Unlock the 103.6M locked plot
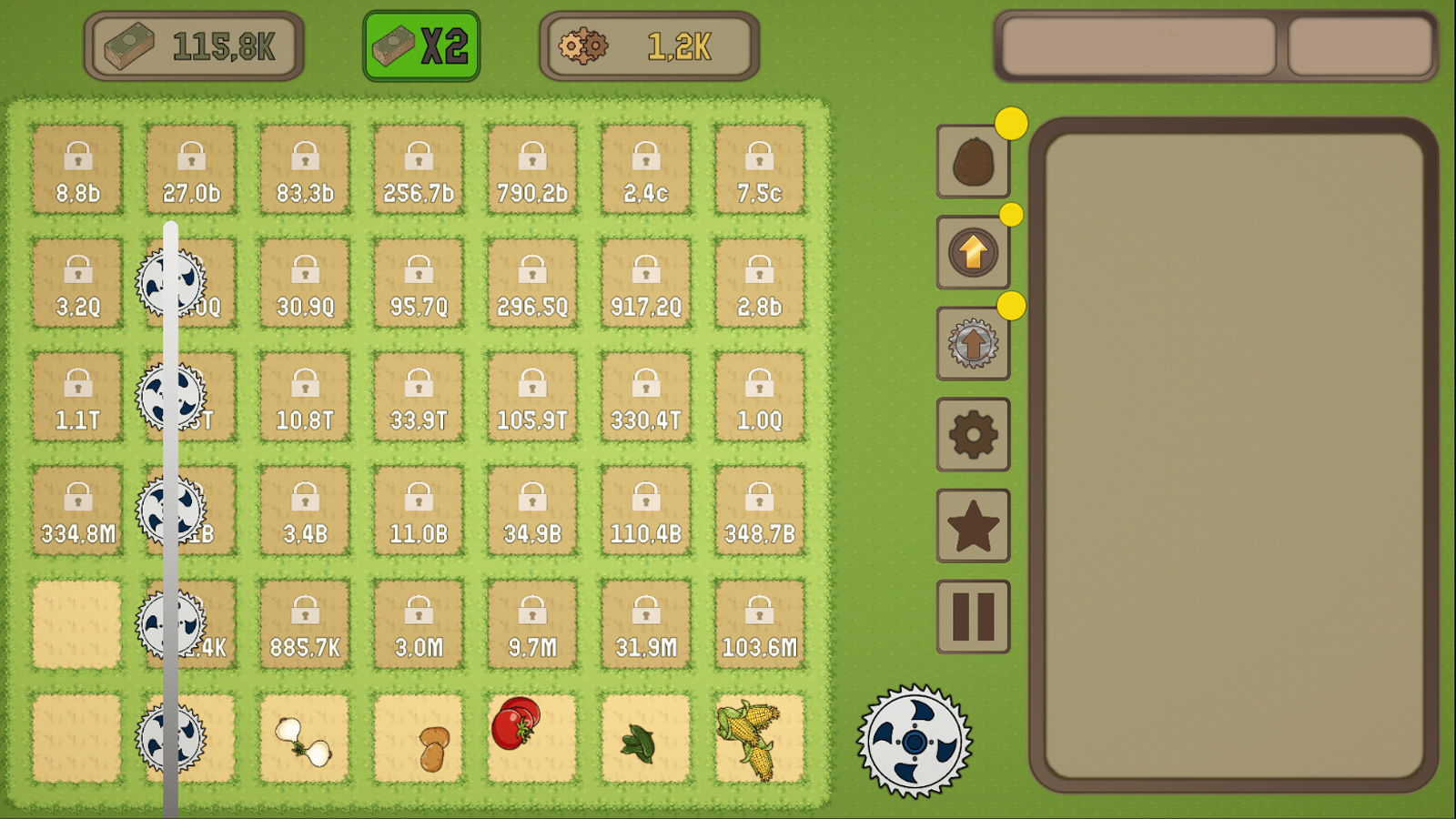 point(760,624)
